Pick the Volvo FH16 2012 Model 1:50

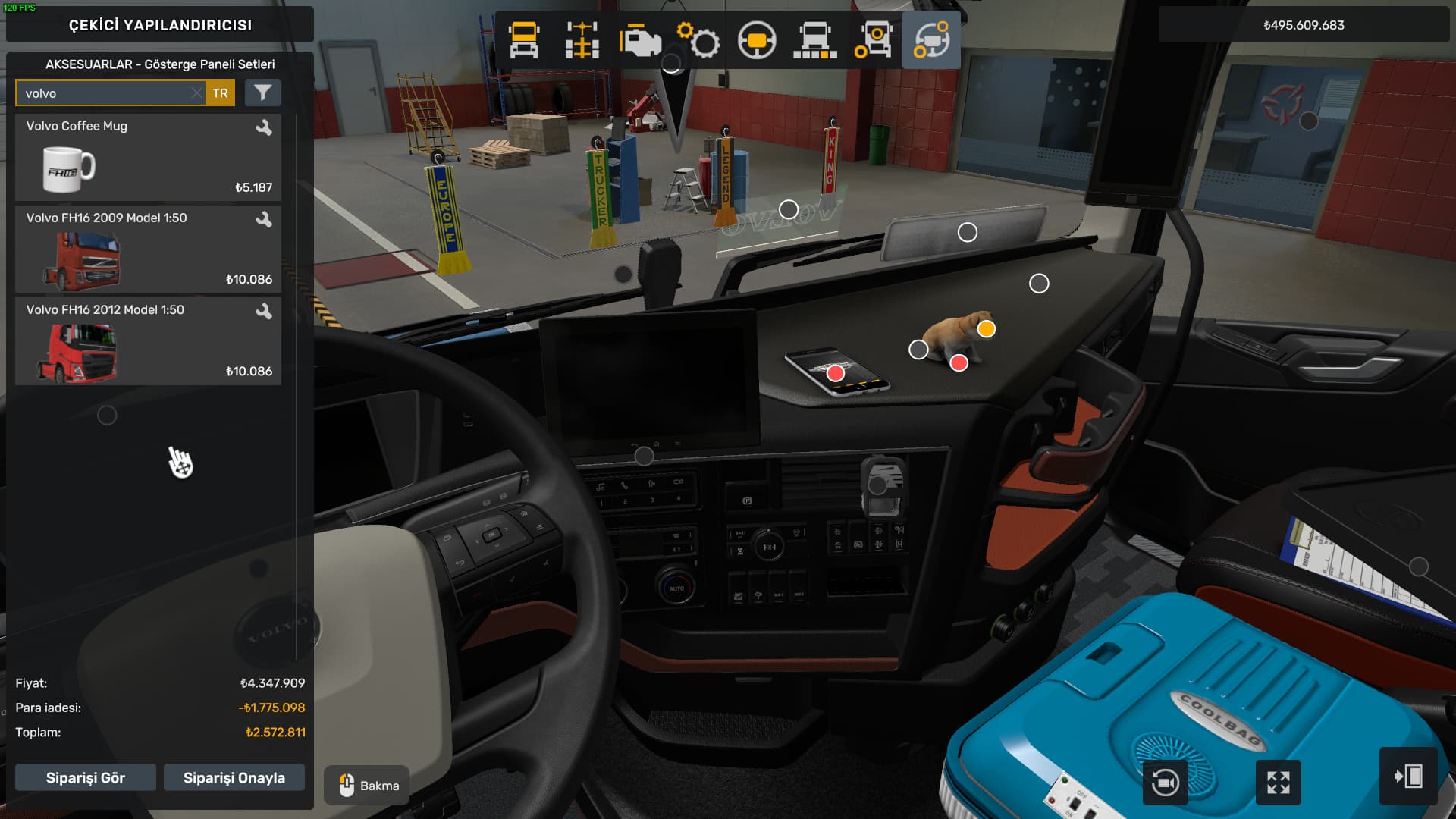click(148, 341)
